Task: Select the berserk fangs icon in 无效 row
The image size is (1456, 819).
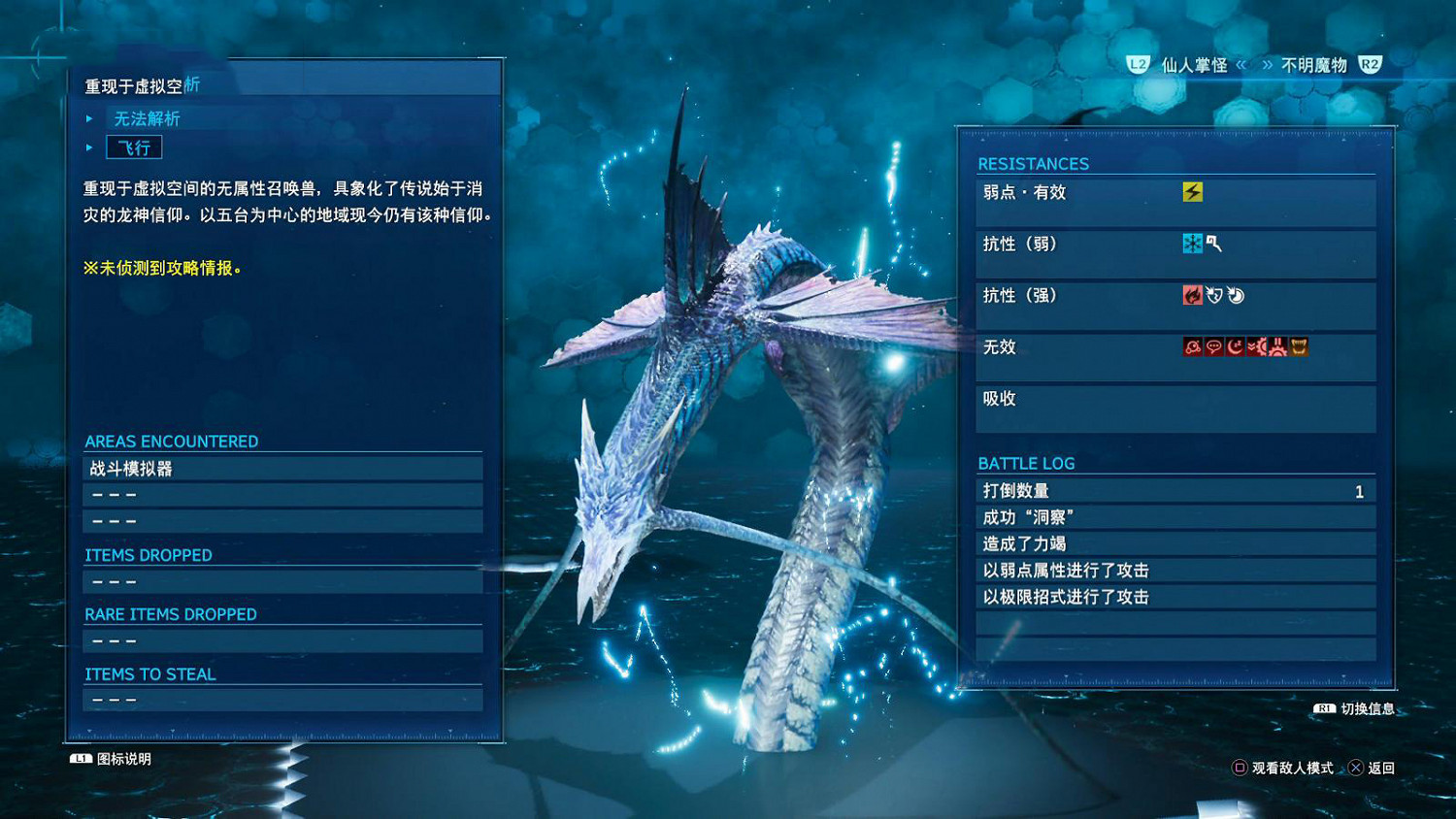Action: pyautogui.click(x=1299, y=346)
